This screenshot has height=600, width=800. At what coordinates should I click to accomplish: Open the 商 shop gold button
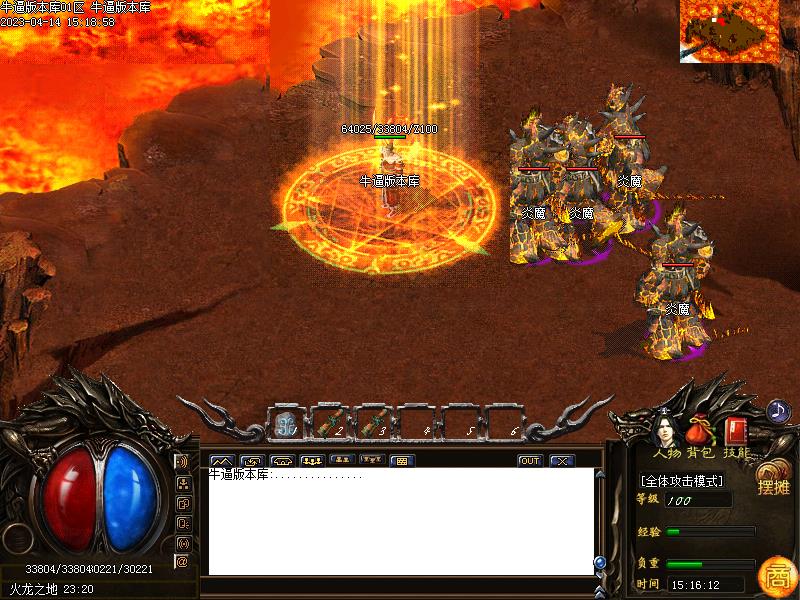(776, 575)
